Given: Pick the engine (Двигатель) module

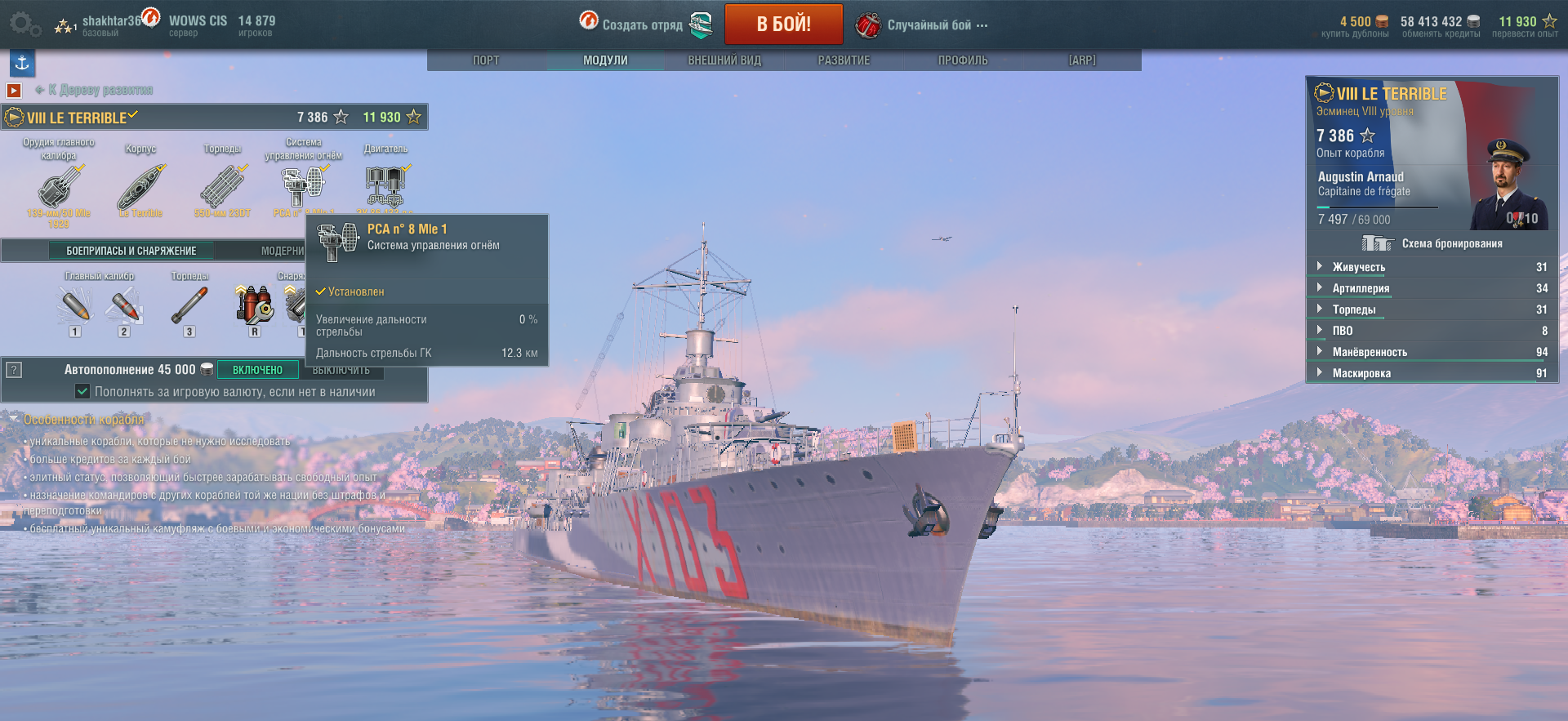Looking at the screenshot, I should click(x=385, y=185).
